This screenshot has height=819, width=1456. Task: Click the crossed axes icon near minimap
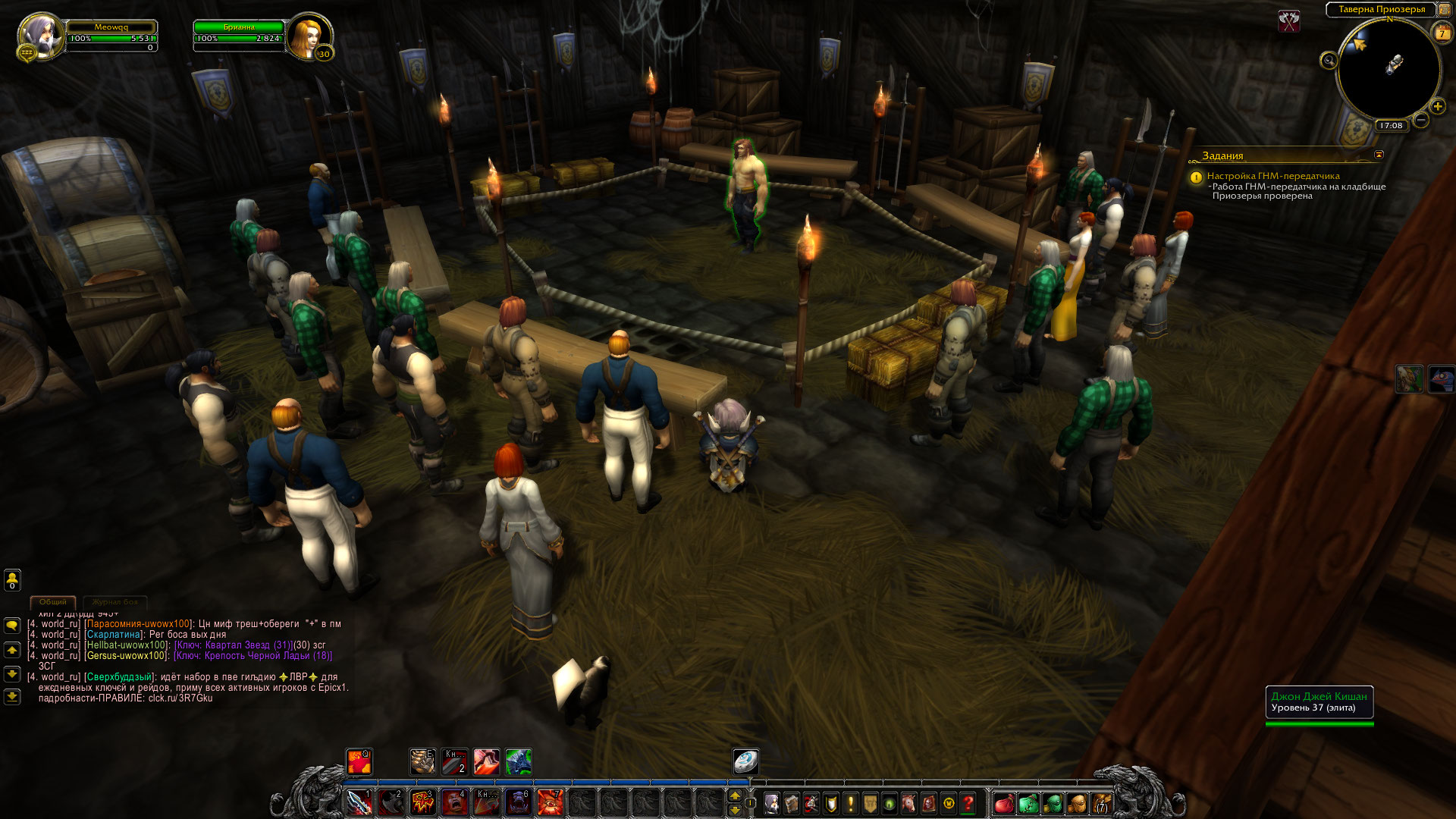(x=1289, y=21)
